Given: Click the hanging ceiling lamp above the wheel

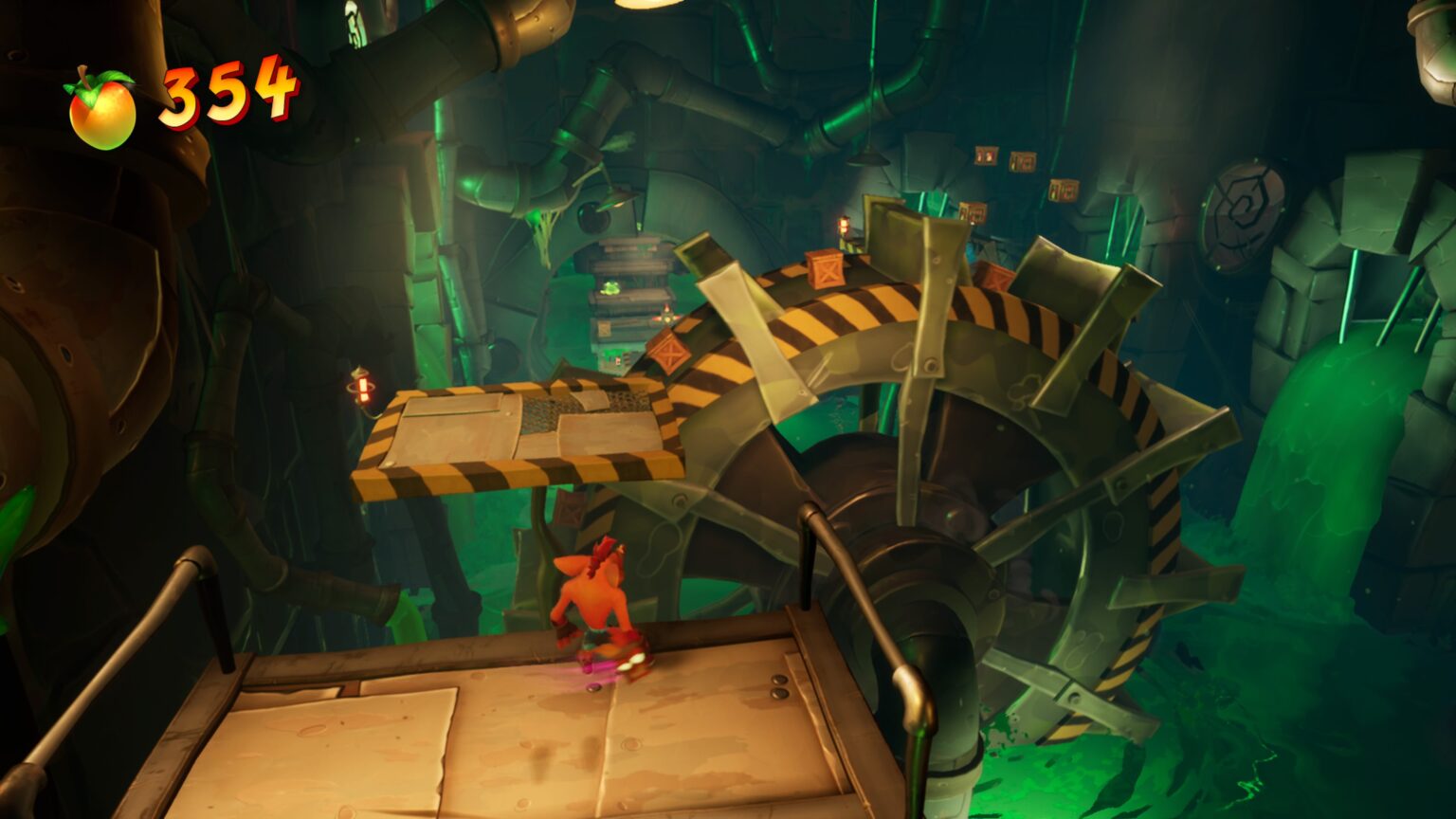Looking at the screenshot, I should coord(868,159).
